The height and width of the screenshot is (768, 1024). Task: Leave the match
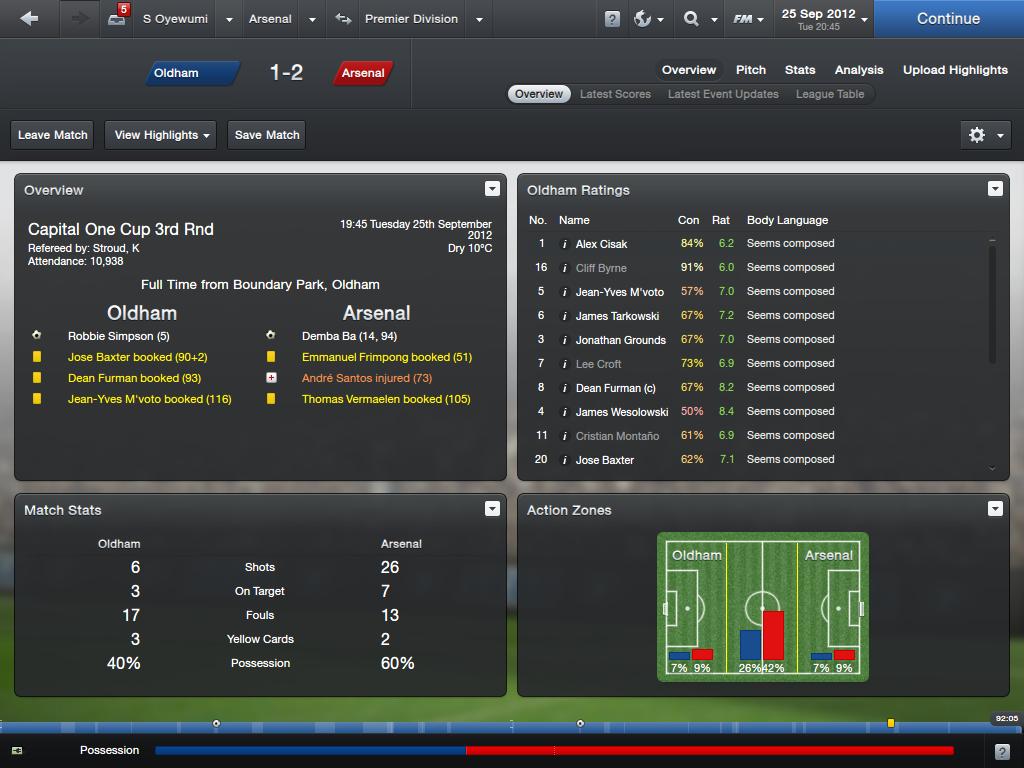click(53, 135)
